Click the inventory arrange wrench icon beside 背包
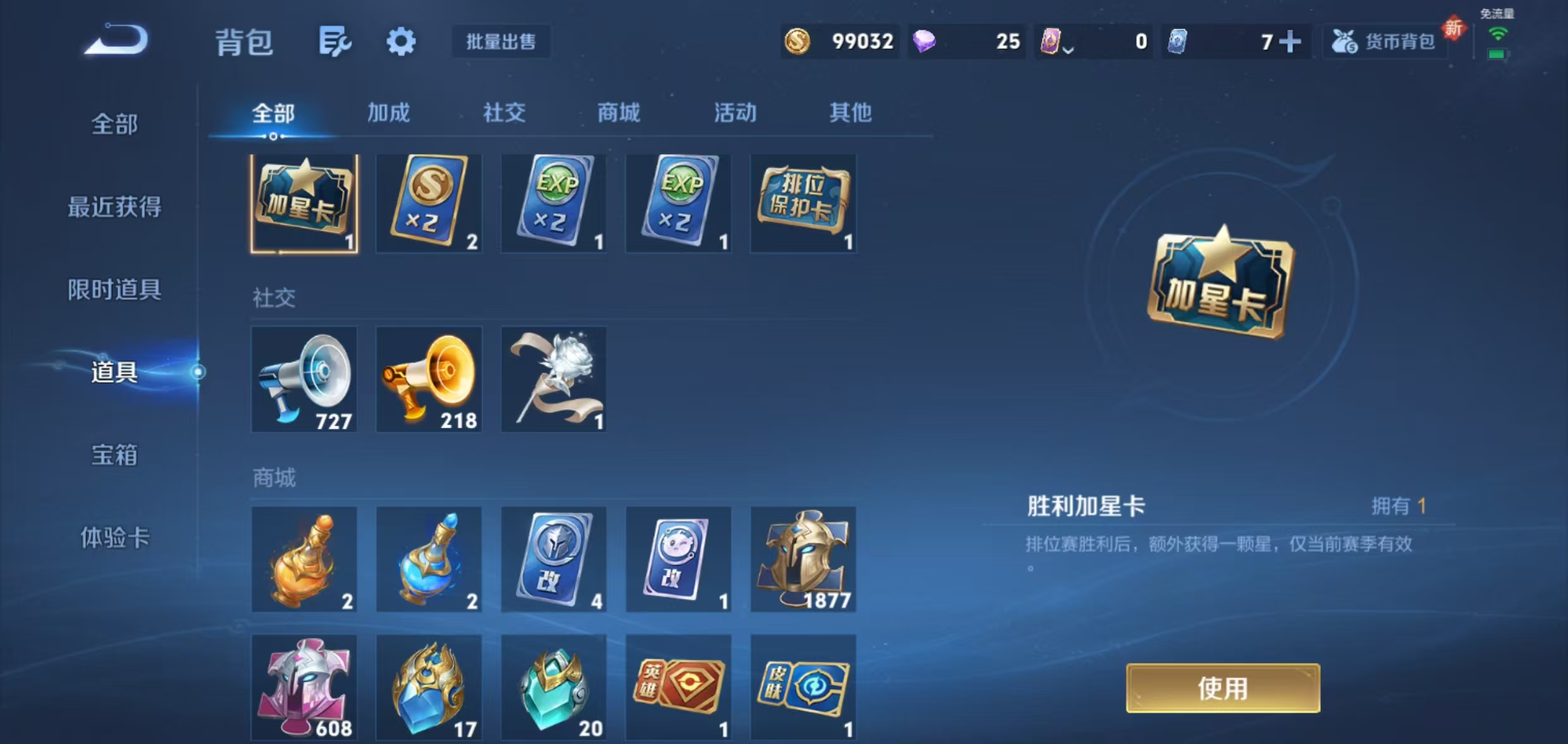Image resolution: width=1568 pixels, height=744 pixels. tap(336, 42)
